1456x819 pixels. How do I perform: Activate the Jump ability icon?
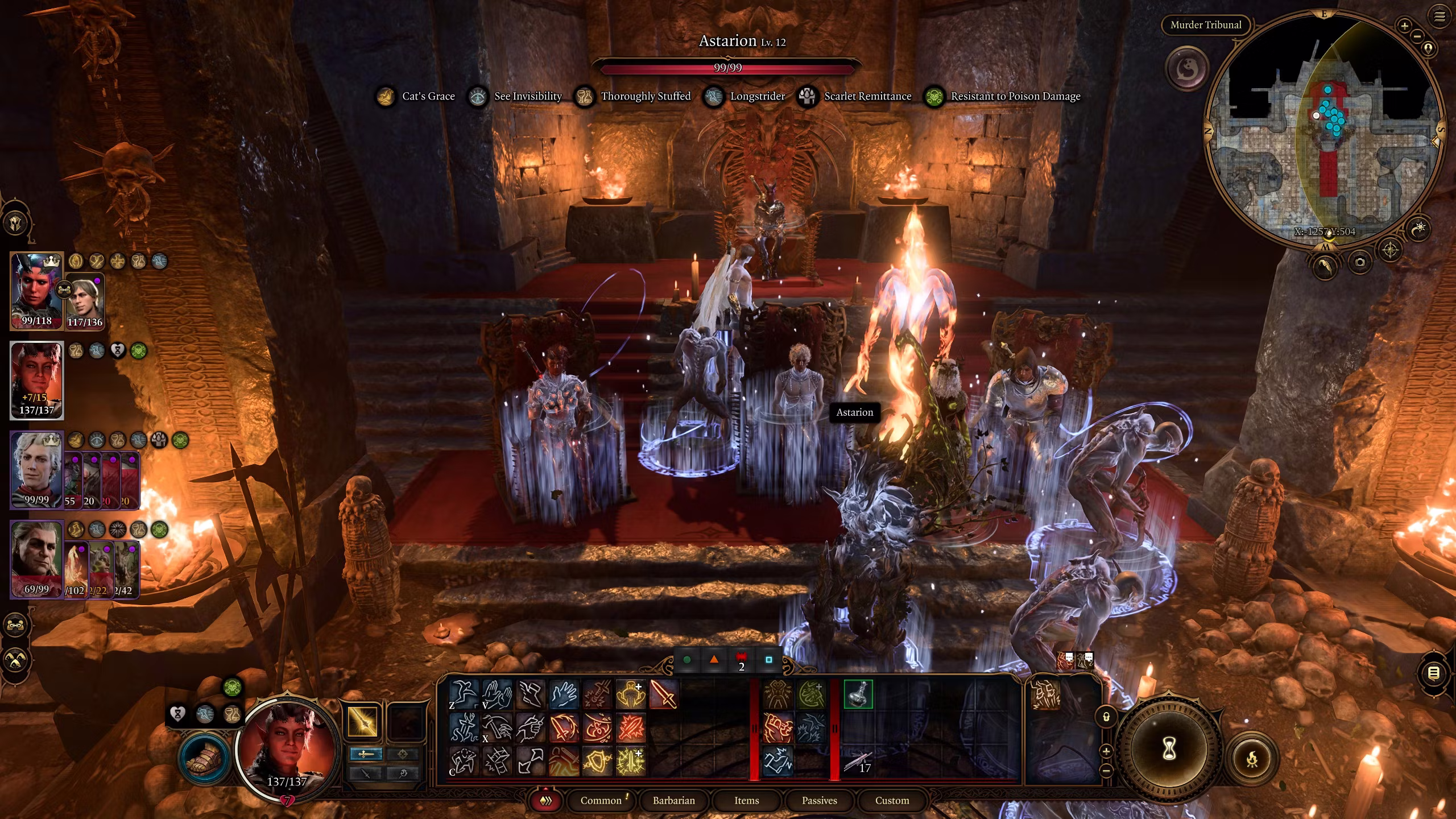[464, 694]
